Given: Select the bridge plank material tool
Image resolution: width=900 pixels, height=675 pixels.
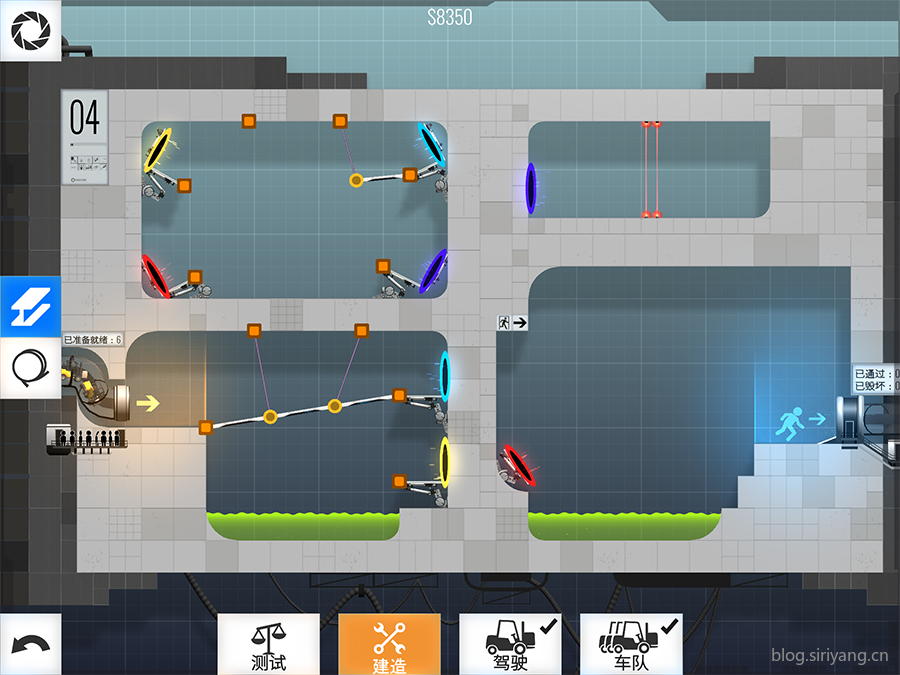Looking at the screenshot, I should pos(30,307).
